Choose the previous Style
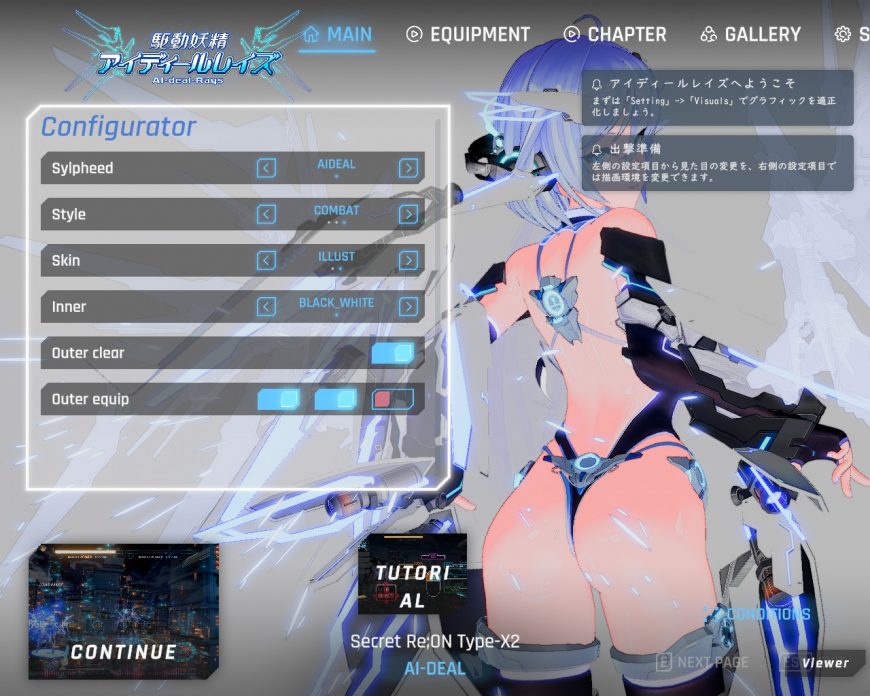Screen dimensions: 870x696 coord(266,214)
